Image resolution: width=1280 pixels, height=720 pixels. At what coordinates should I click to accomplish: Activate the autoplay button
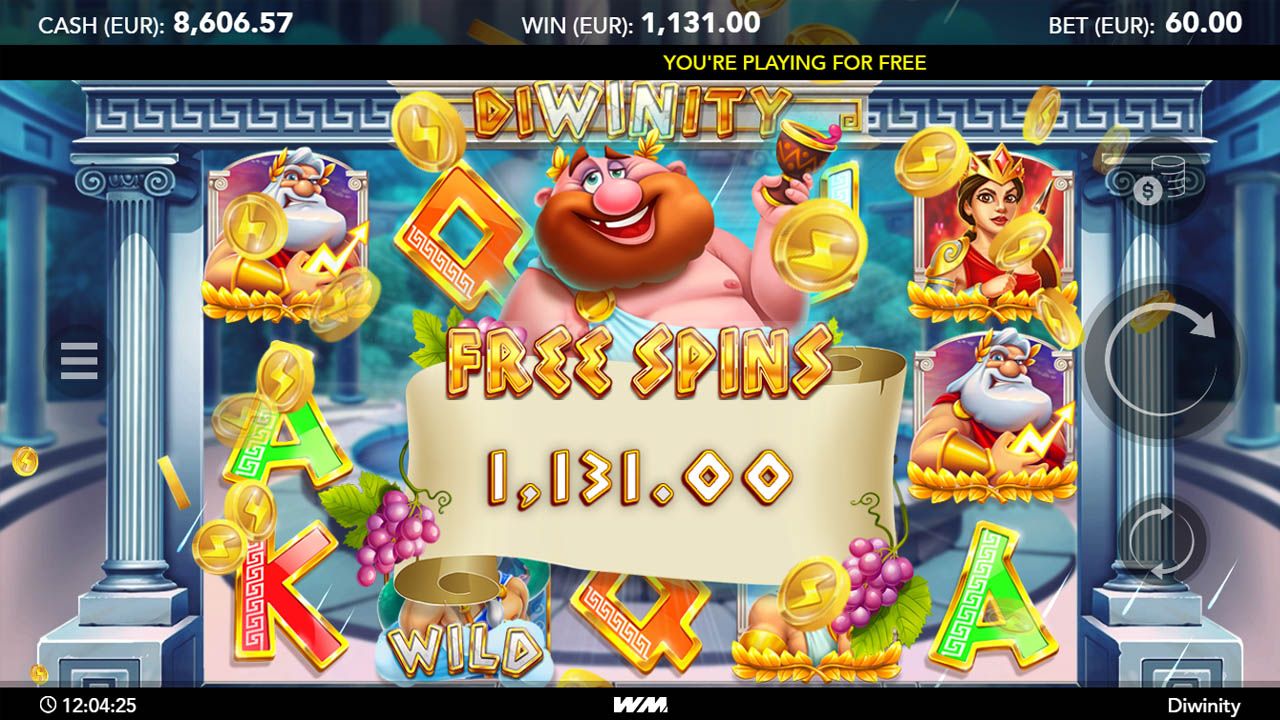tap(1162, 541)
